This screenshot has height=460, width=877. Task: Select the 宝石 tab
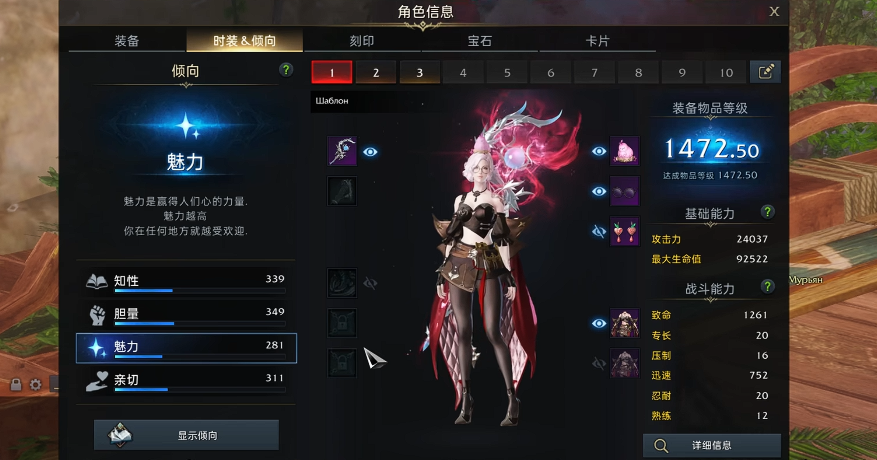coord(480,41)
